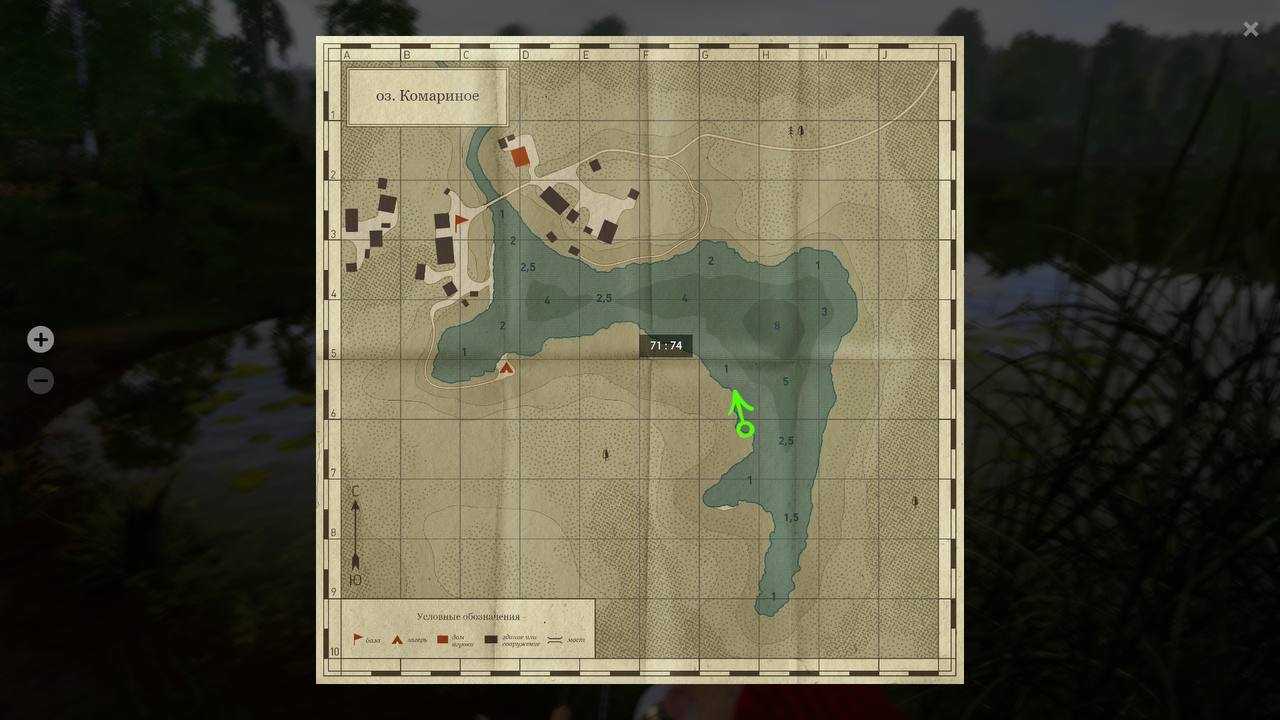Click the zoom-in plus control

(x=40, y=339)
